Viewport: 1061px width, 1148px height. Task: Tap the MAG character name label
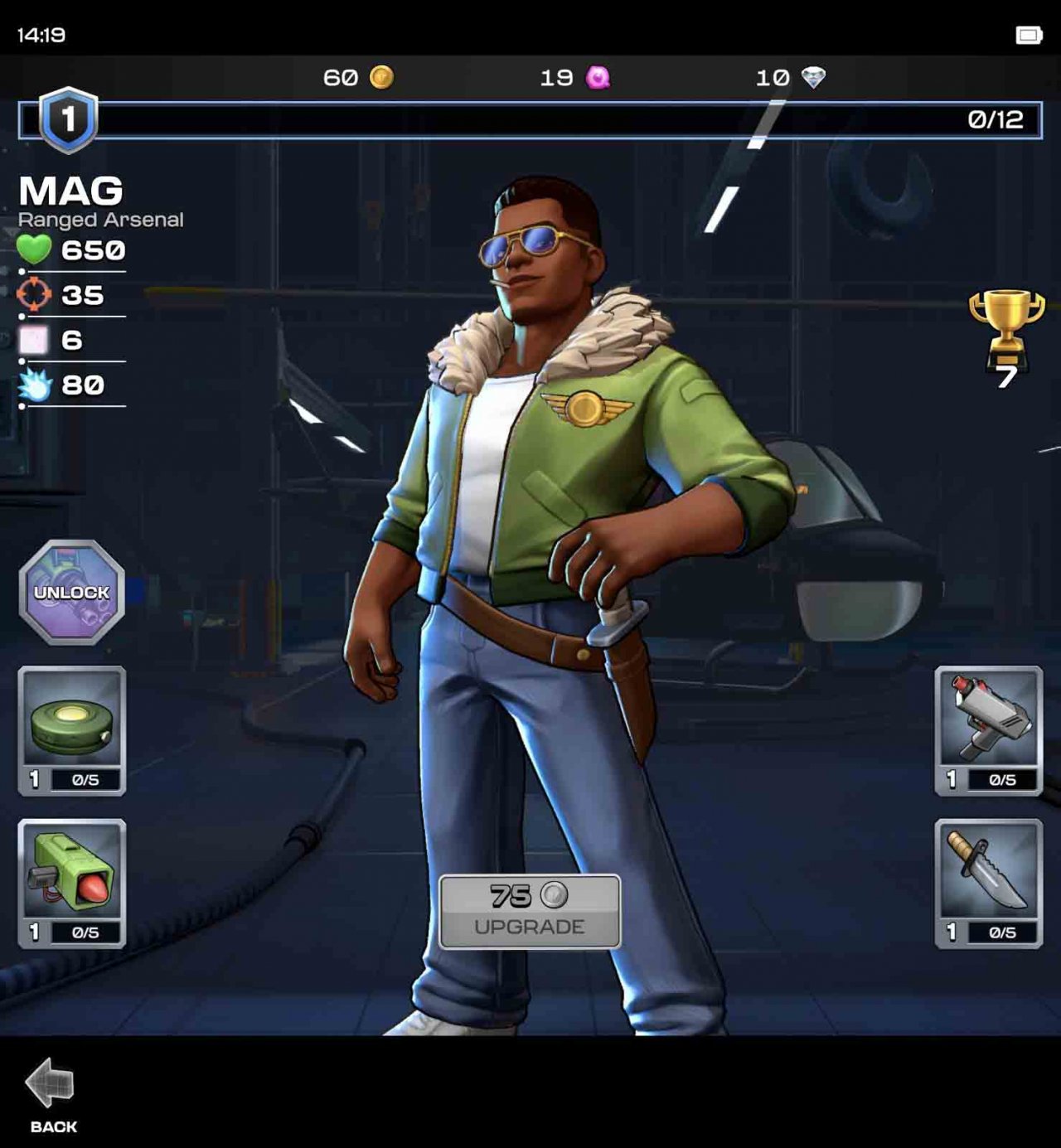tap(70, 191)
